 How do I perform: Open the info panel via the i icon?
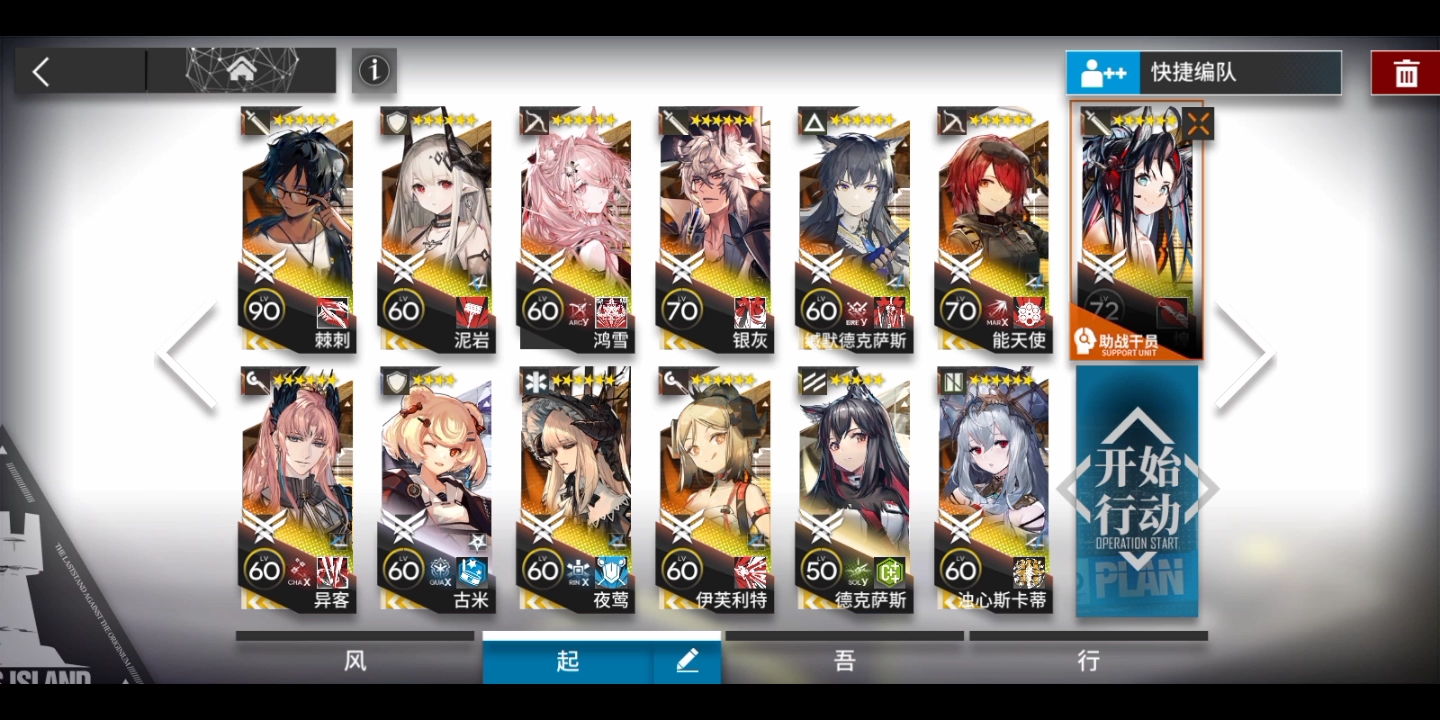click(x=374, y=71)
